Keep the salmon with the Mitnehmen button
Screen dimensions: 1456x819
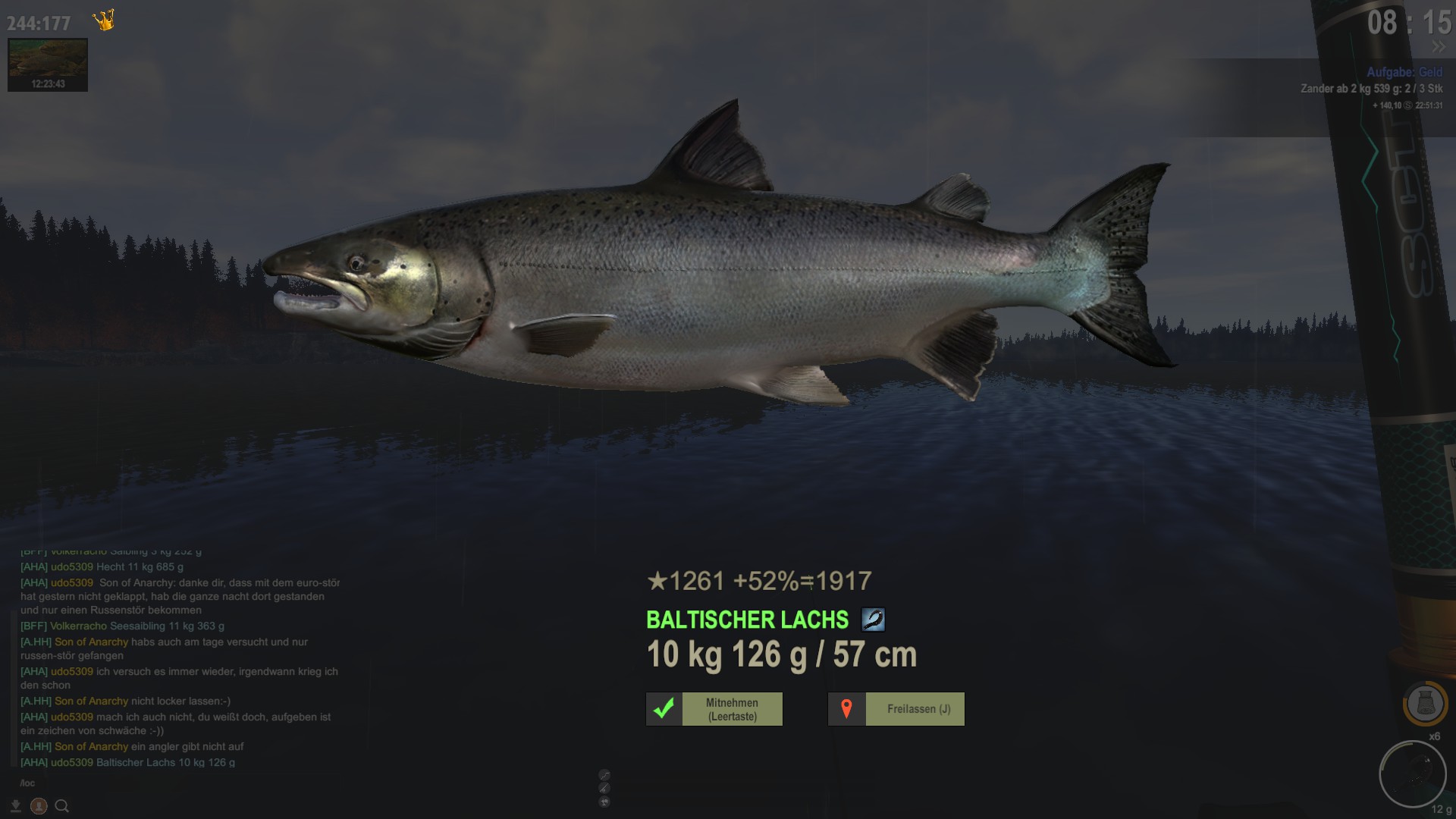(714, 709)
